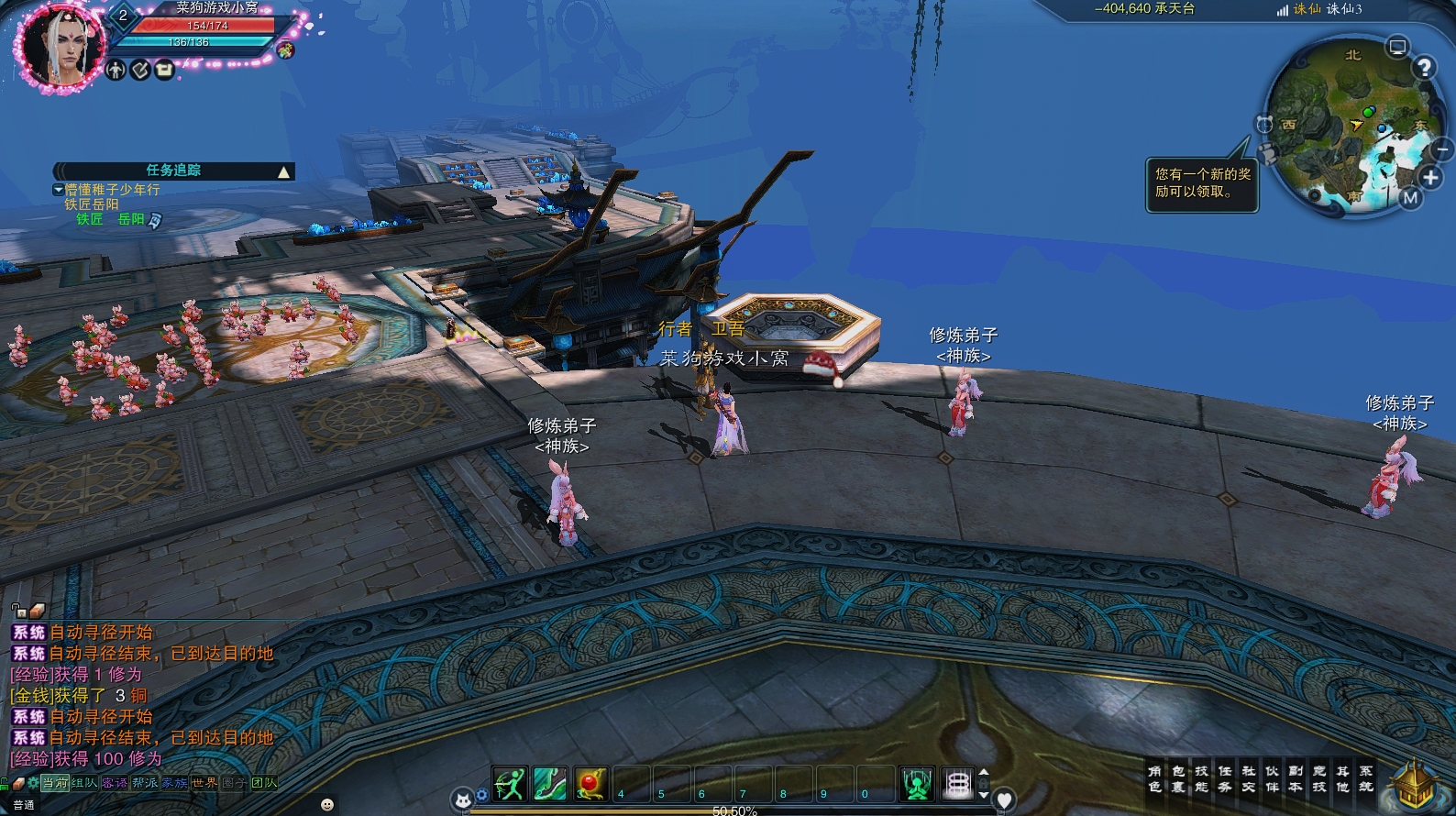Click the question mark help button

1424,67
